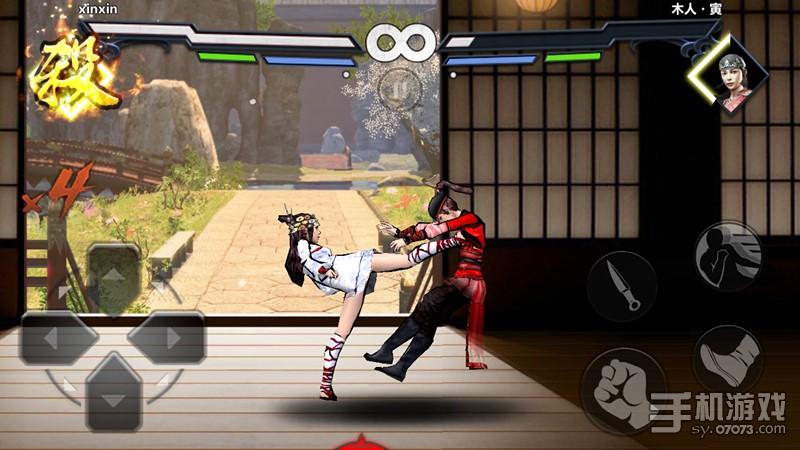This screenshot has width=800, height=450.
Task: Jump using the D-pad up arrow
Action: (113, 275)
